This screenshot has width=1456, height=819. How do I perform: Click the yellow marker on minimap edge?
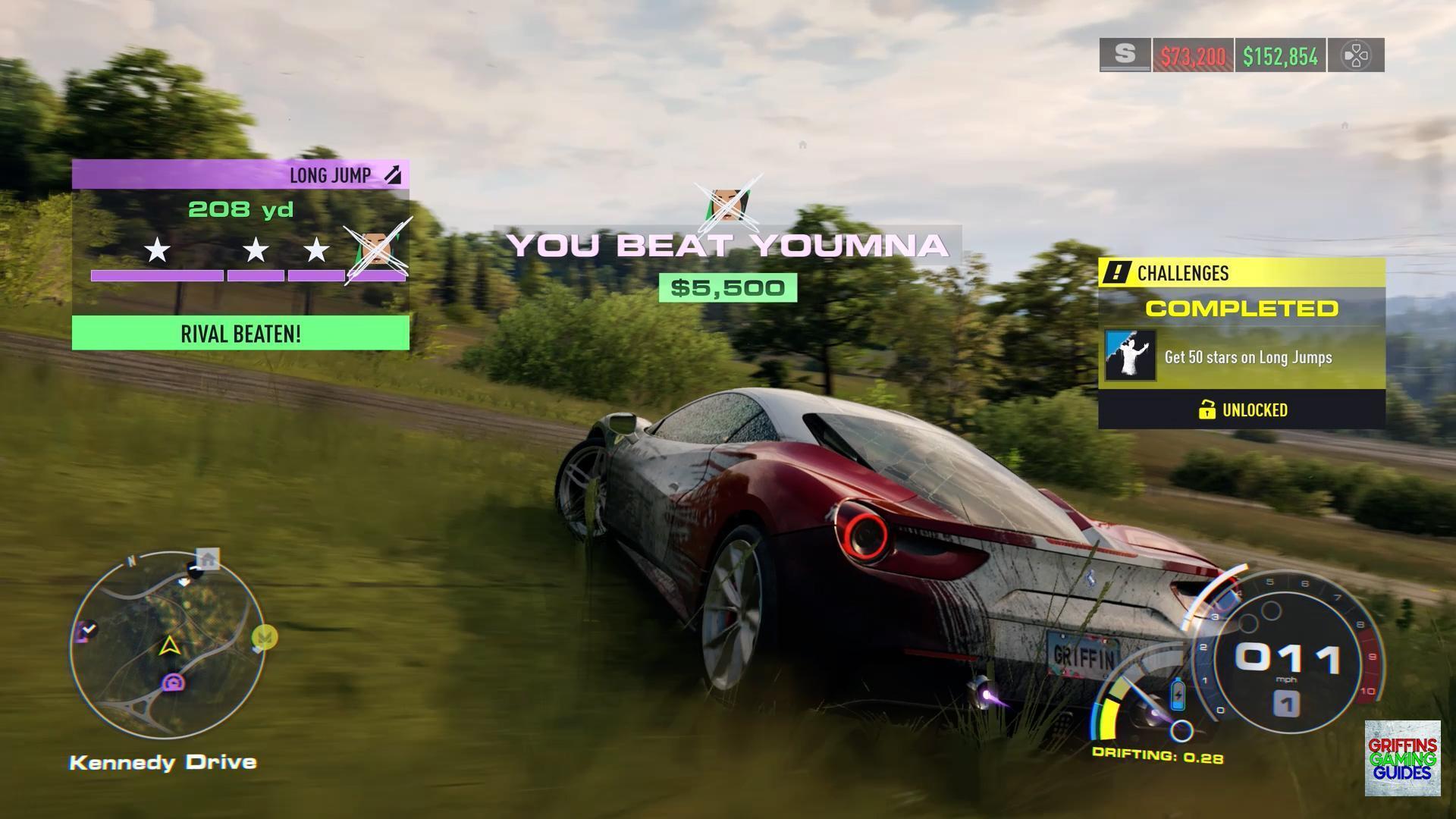coord(265,638)
